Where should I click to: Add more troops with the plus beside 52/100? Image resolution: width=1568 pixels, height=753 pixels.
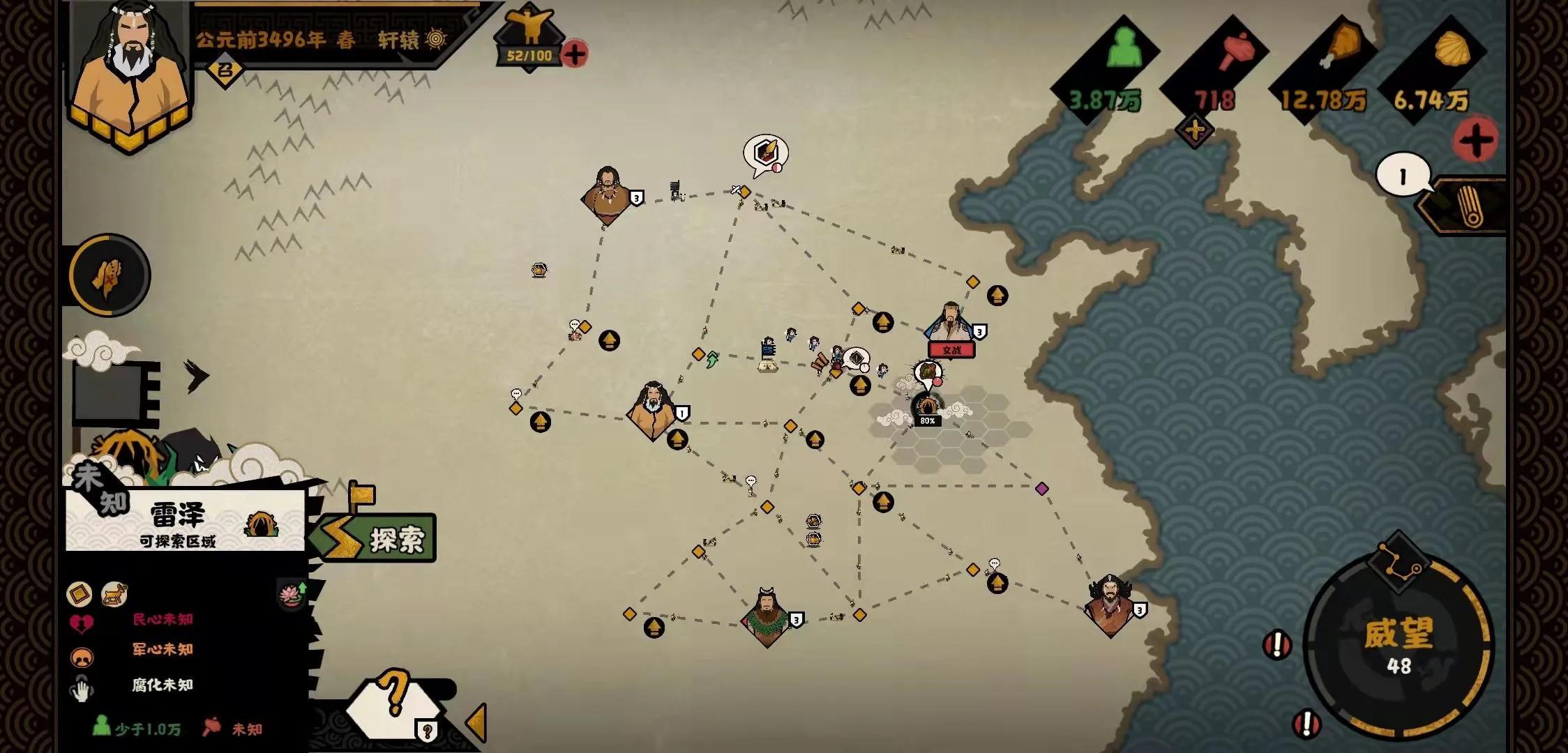[574, 54]
